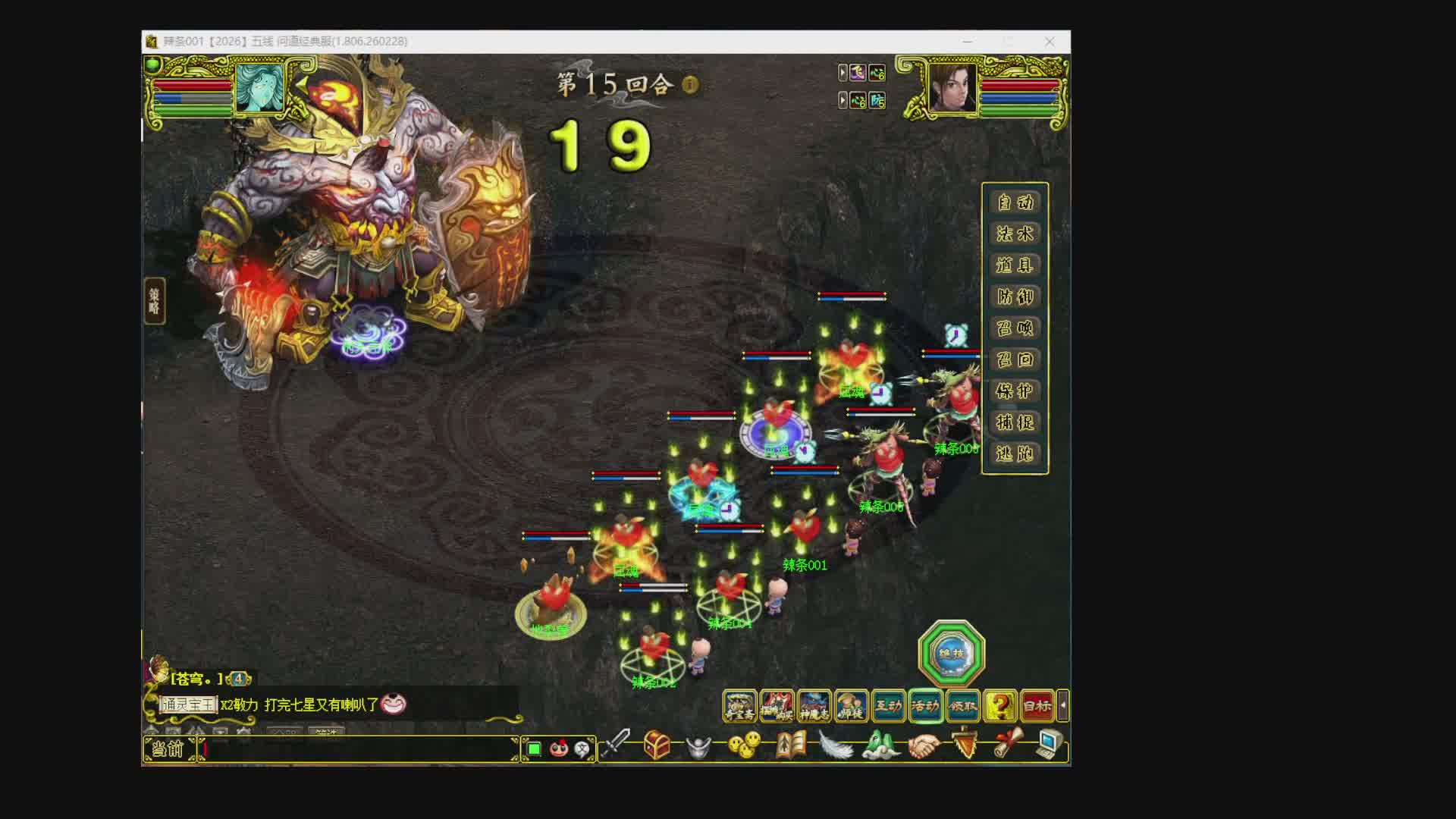Summon a pet with 召唤
Viewport: 1456px width, 819px height.
coord(1015,328)
